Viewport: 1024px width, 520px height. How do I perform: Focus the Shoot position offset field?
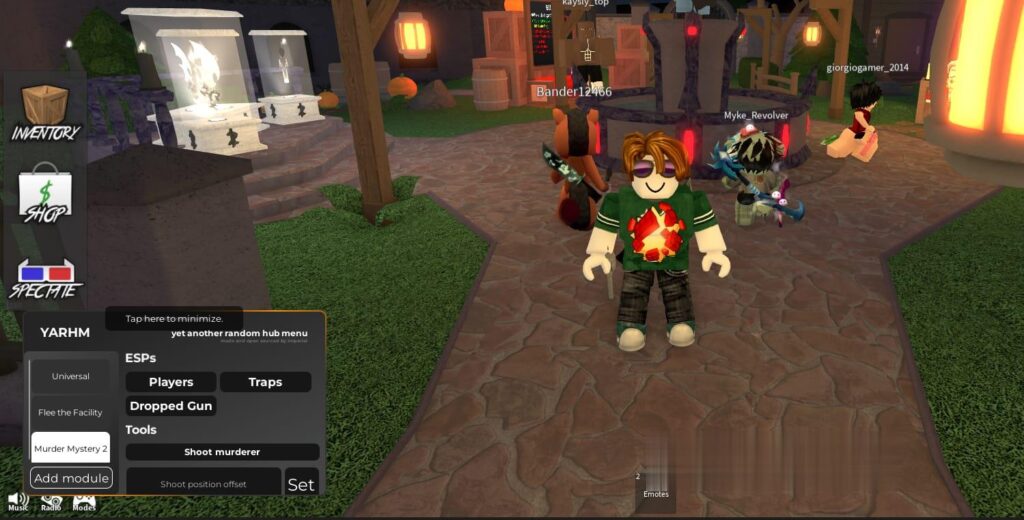203,484
